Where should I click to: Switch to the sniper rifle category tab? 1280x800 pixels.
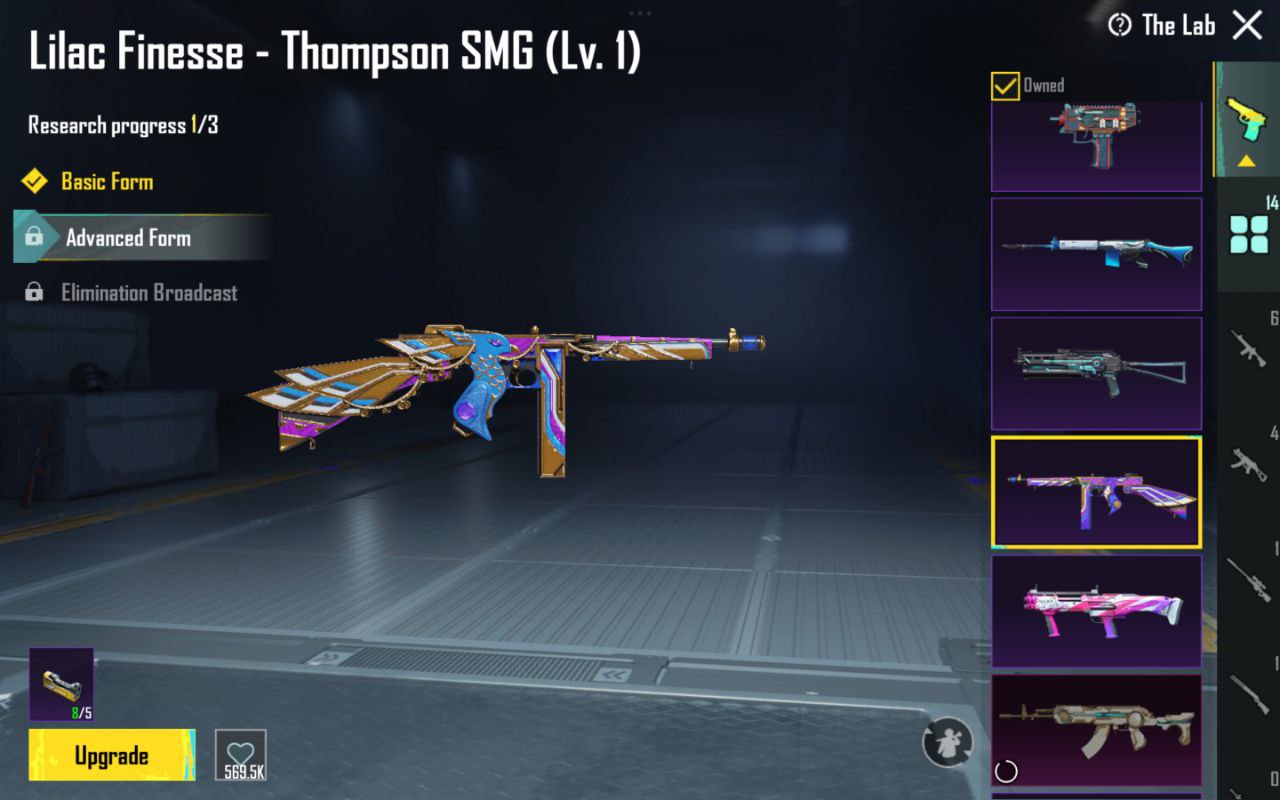(x=1249, y=578)
